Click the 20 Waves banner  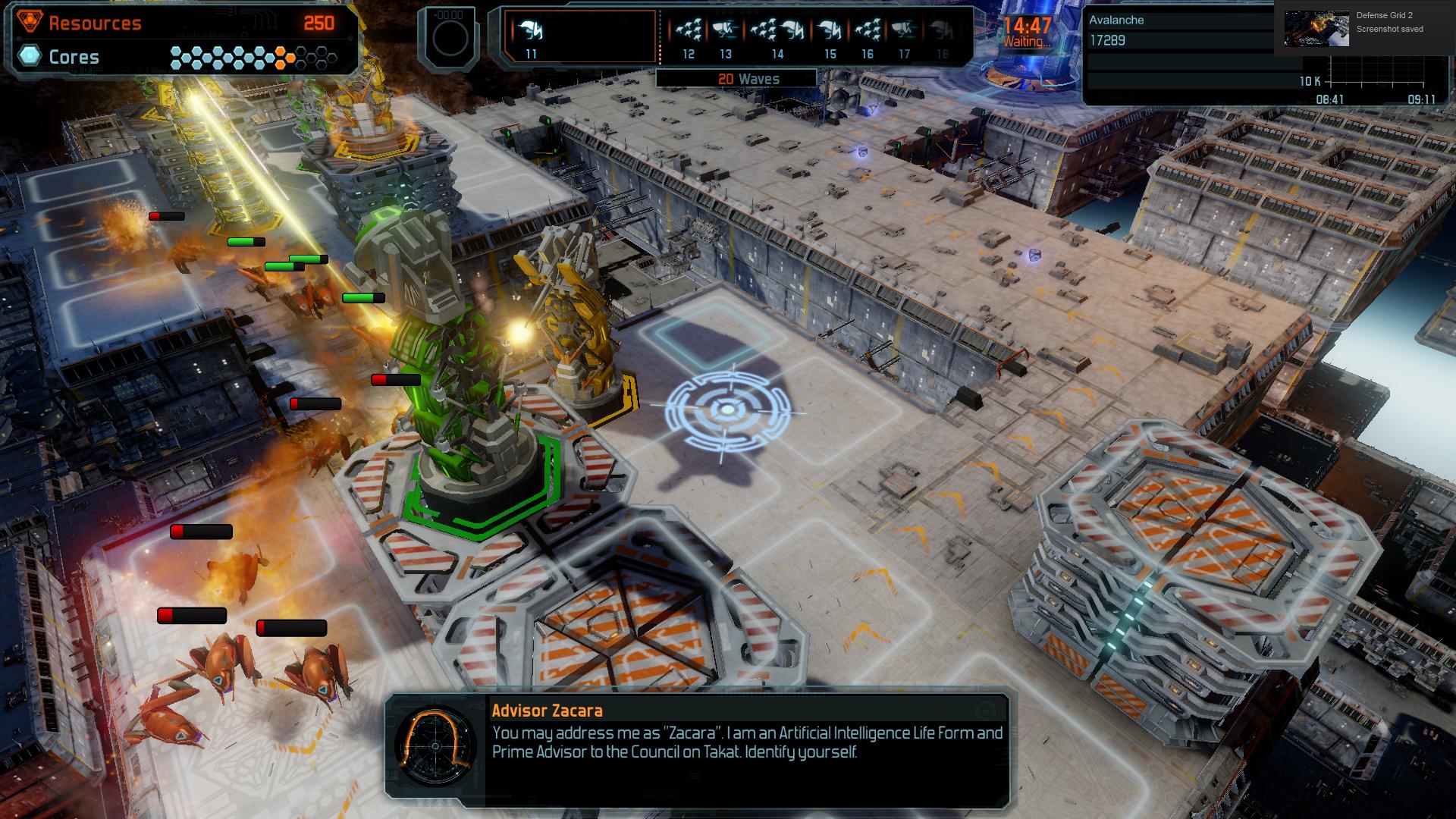coord(748,78)
